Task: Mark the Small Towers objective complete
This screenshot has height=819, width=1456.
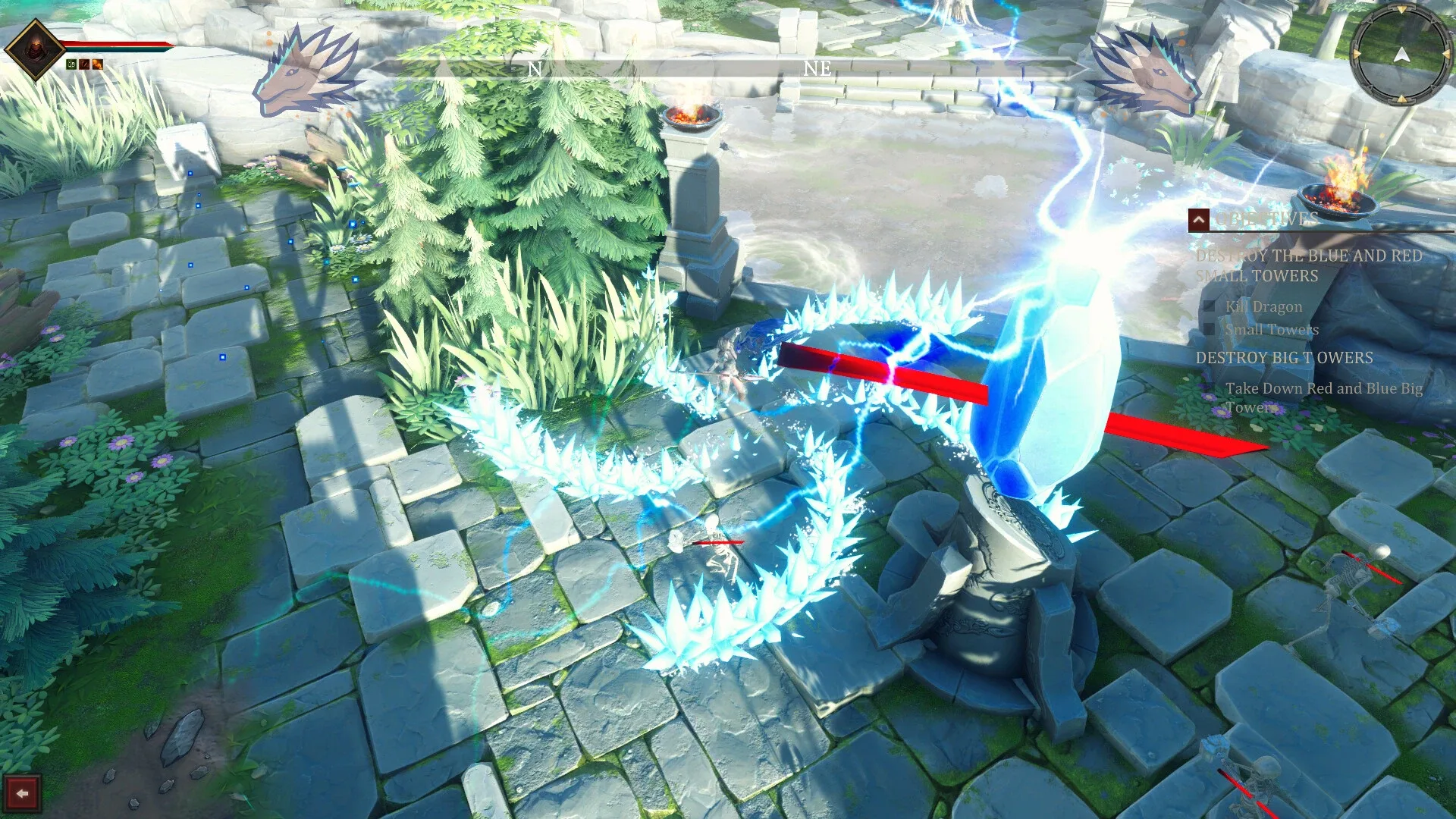Action: 1209,328
